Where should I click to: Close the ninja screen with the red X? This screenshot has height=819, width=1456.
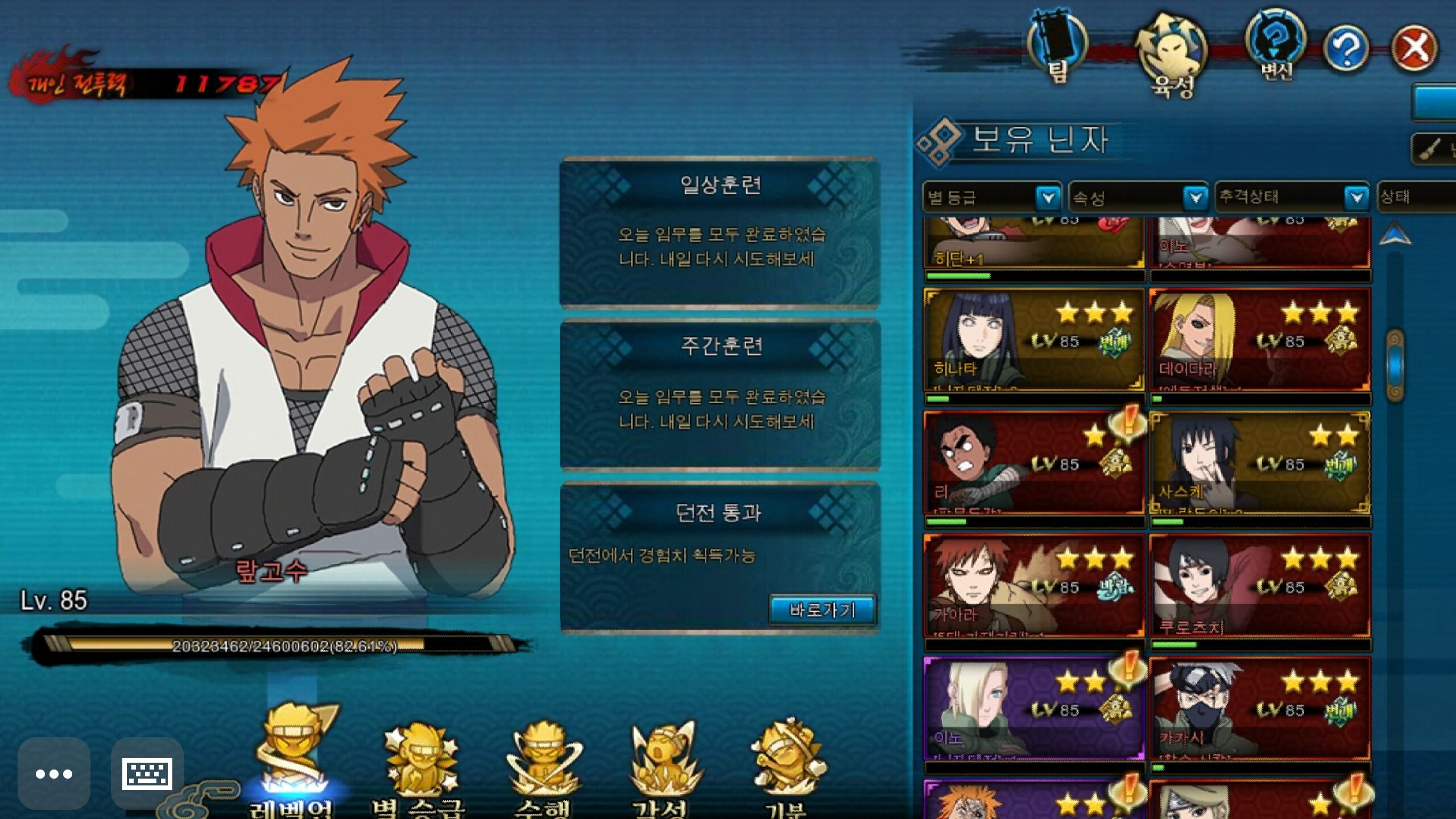click(1414, 48)
